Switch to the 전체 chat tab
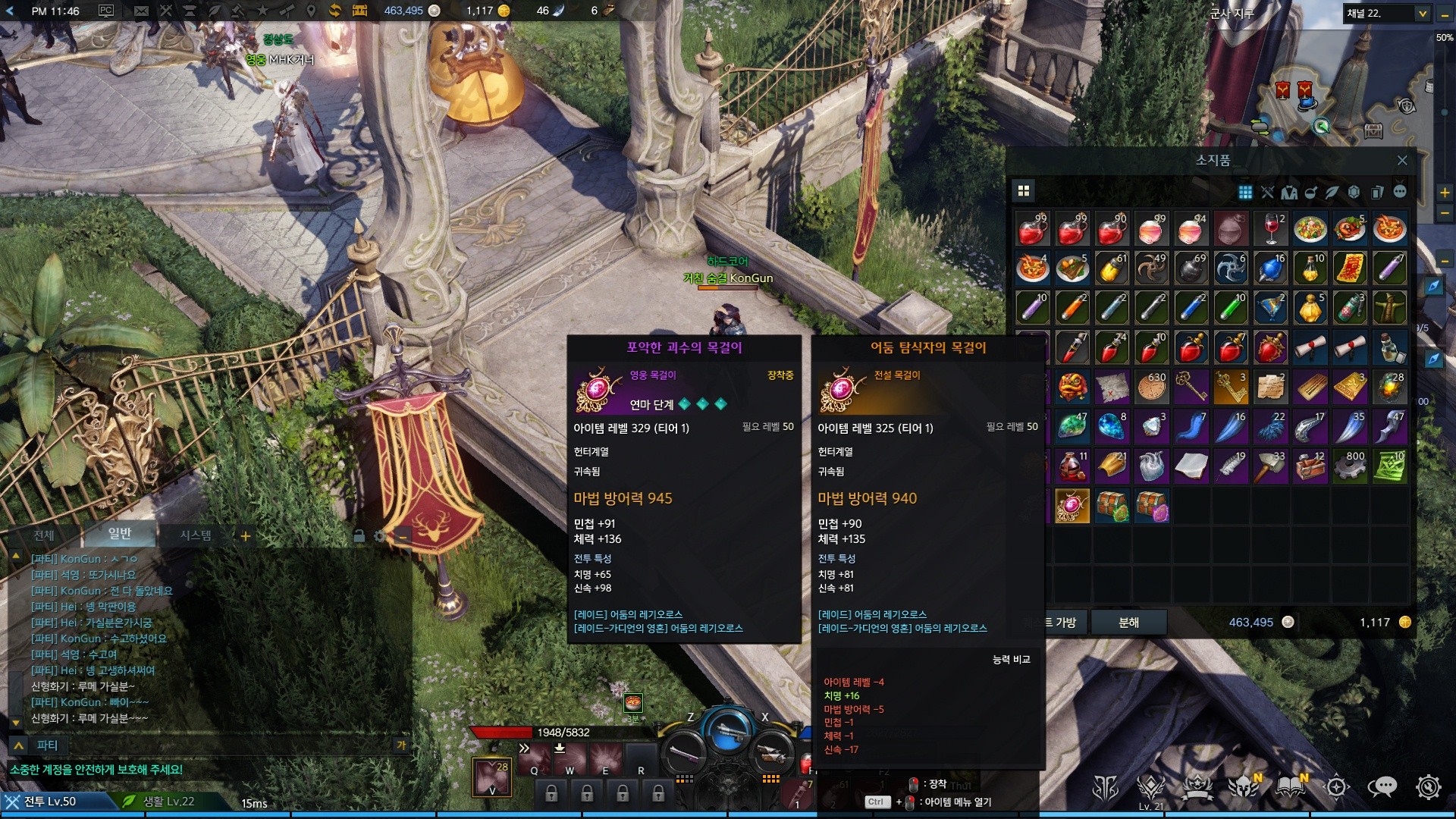The height and width of the screenshot is (819, 1456). (44, 535)
